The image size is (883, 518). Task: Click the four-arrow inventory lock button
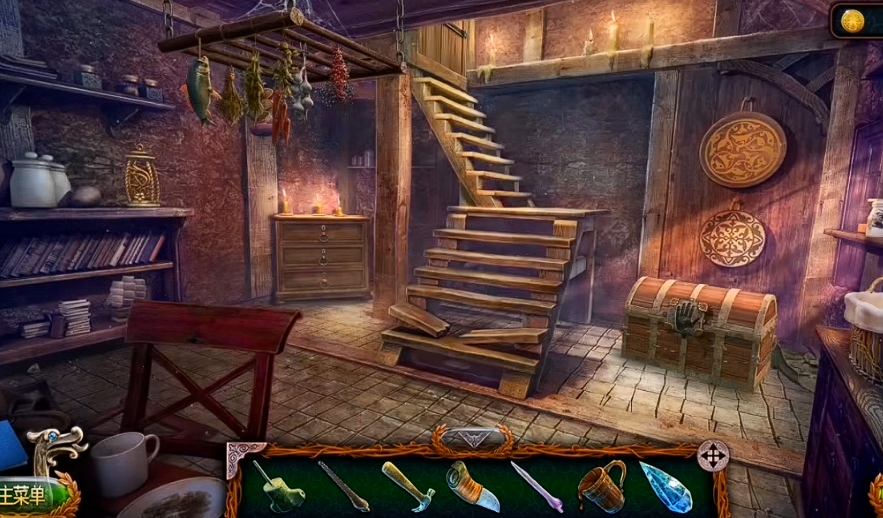coord(712,456)
